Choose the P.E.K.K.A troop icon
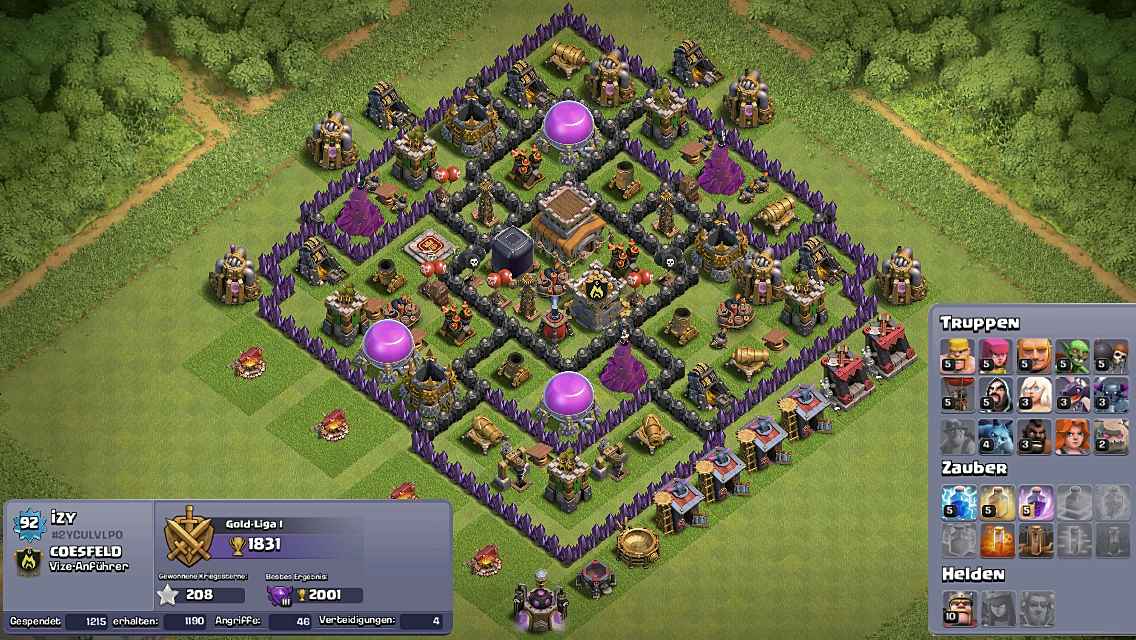Viewport: 1136px width, 640px height. pyautogui.click(x=1110, y=395)
